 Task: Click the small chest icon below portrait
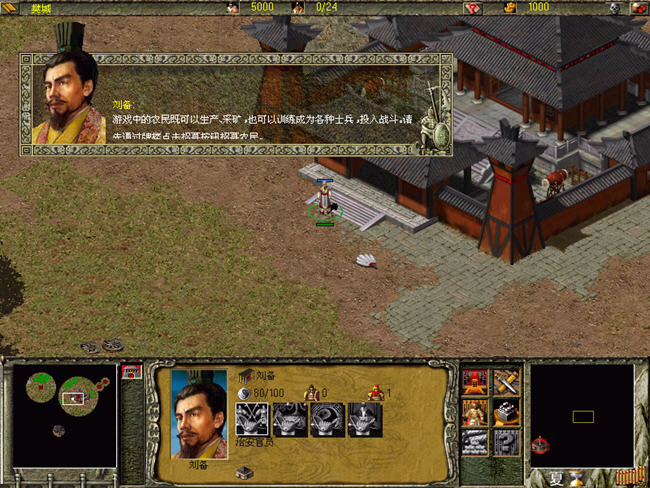245,472
